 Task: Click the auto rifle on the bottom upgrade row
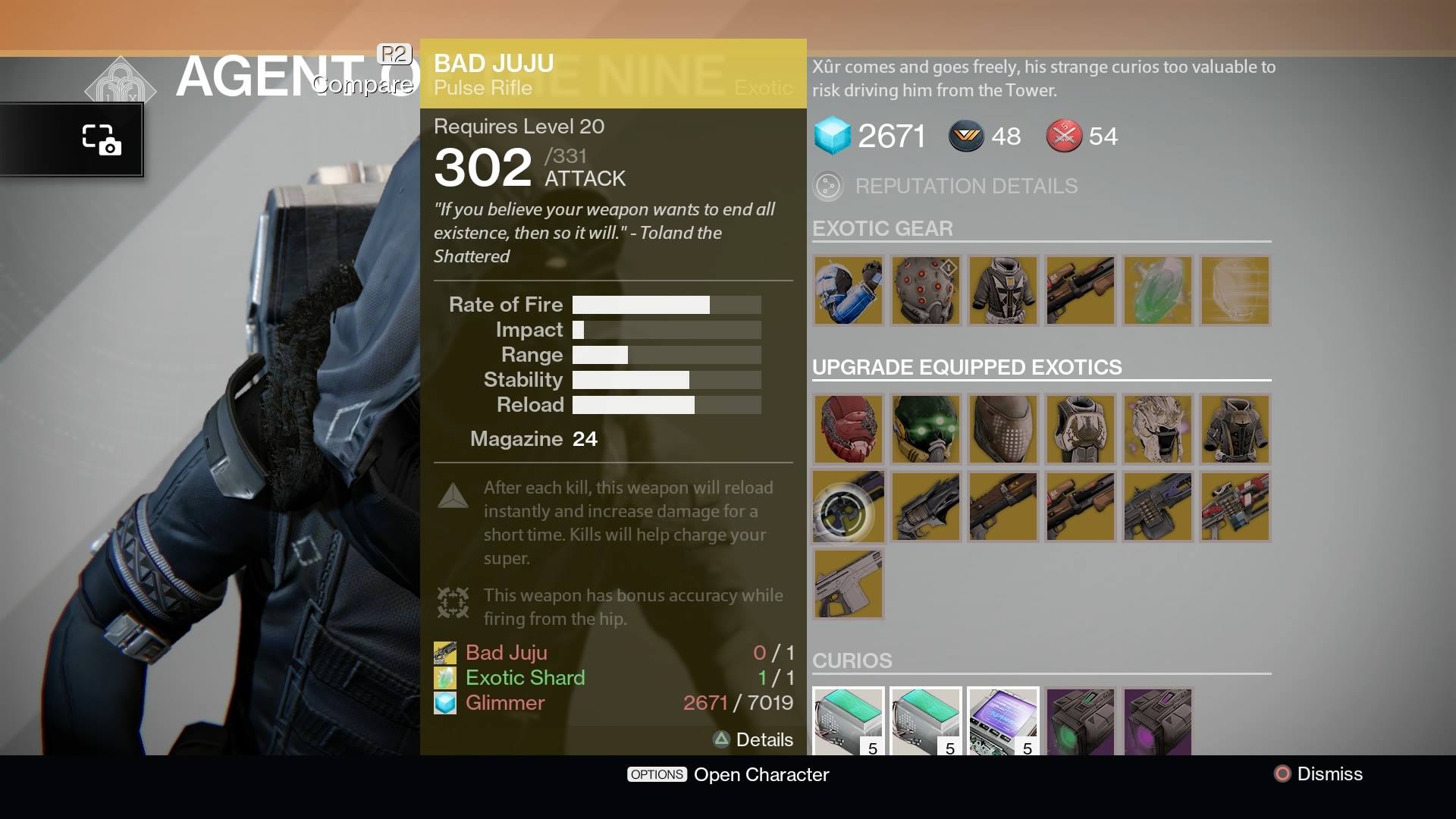(848, 584)
